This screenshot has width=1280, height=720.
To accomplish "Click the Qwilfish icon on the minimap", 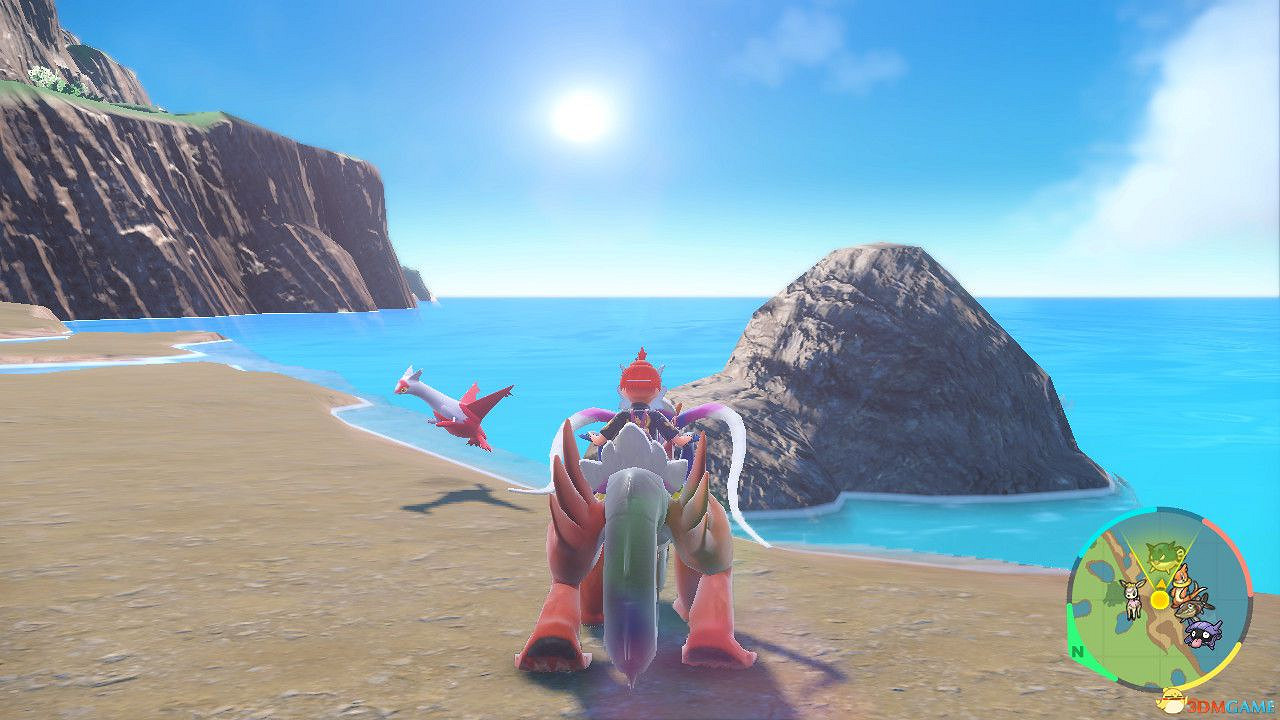I will (1161, 556).
